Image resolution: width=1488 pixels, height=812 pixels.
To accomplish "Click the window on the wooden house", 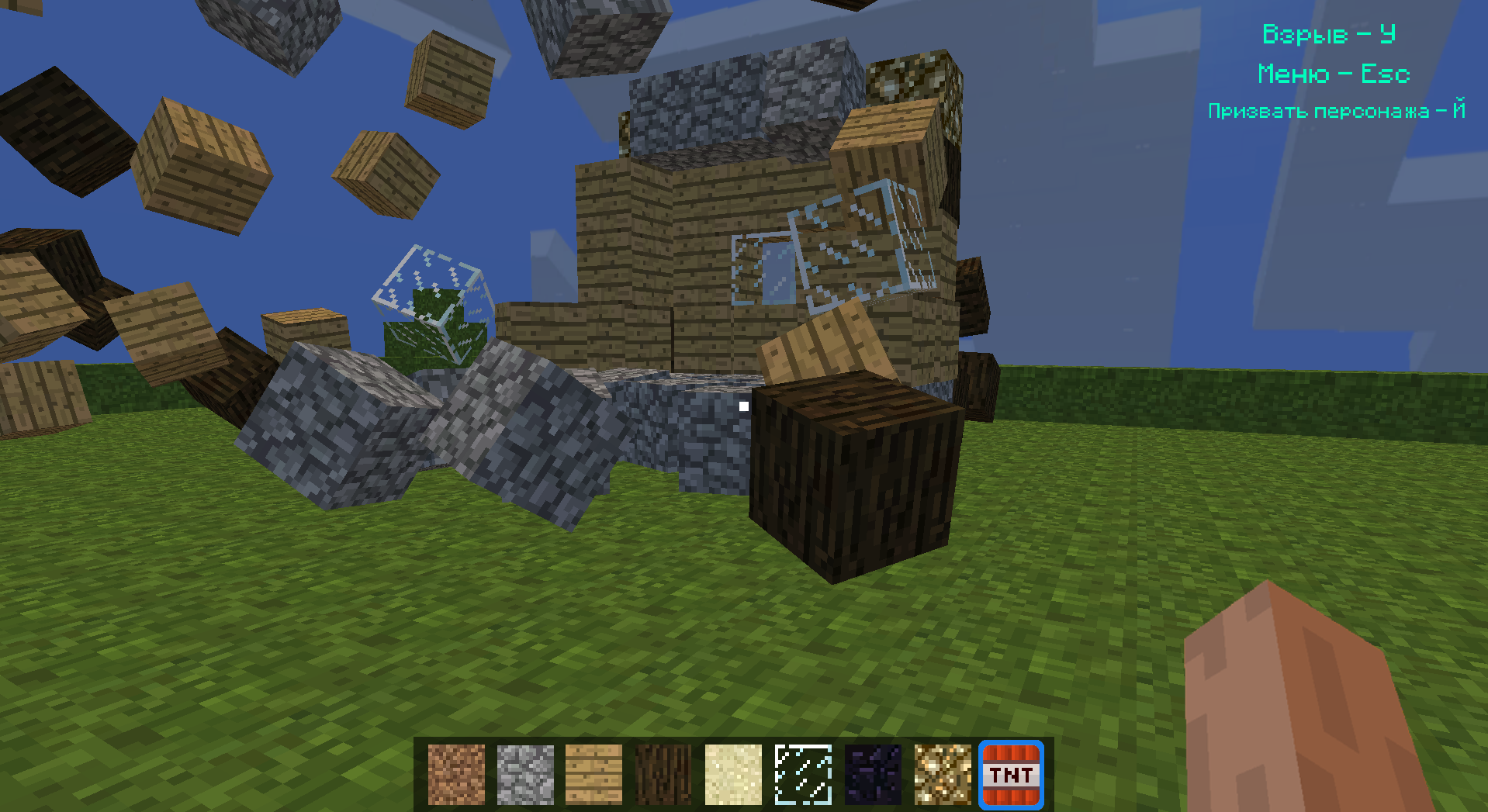I will click(764, 268).
